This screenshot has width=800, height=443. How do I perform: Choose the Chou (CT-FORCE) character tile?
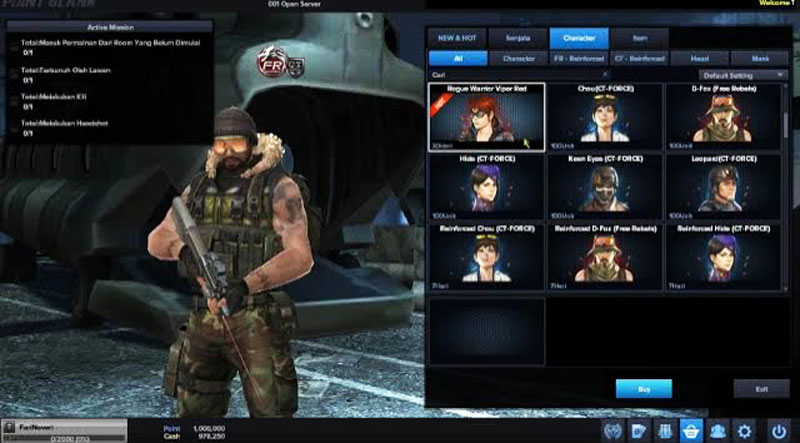click(x=605, y=116)
